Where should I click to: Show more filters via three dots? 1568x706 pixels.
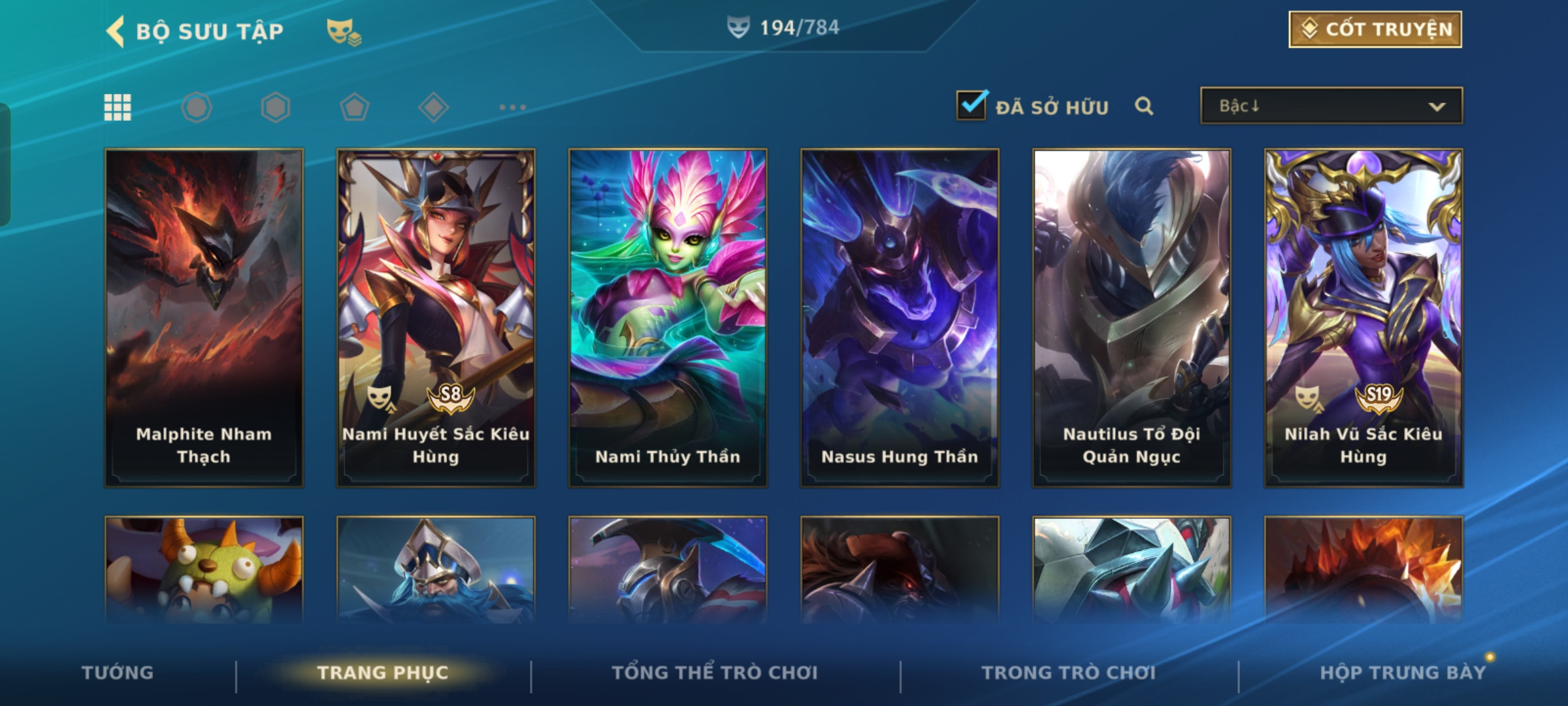[512, 107]
